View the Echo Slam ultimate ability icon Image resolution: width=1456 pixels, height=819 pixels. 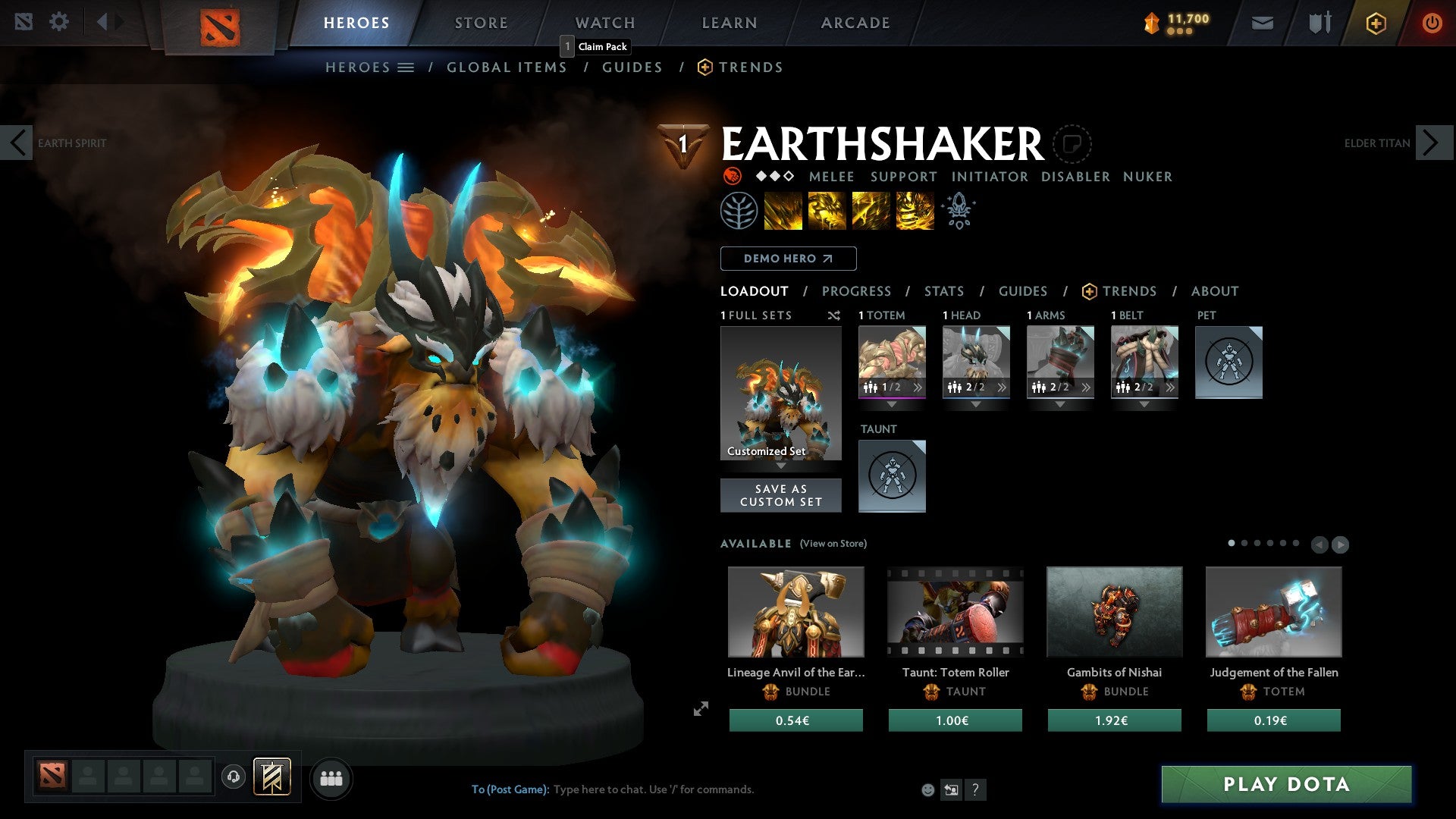[x=915, y=210]
